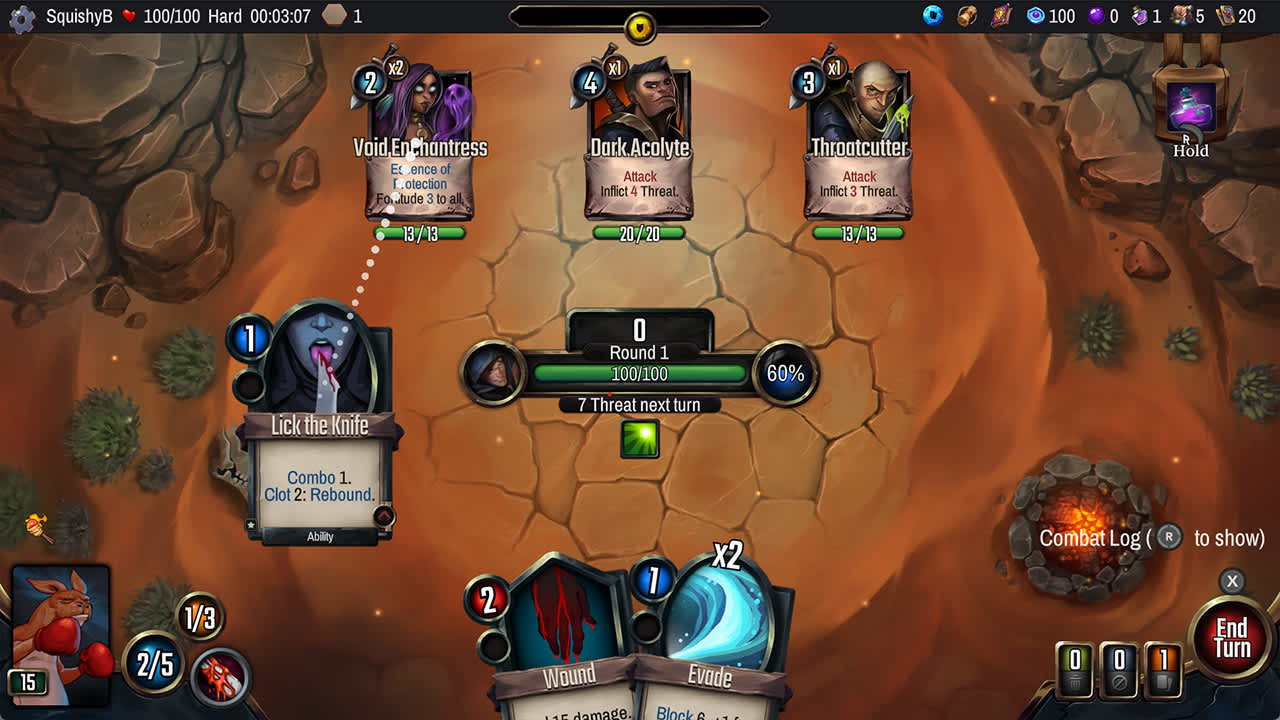1280x720 pixels.
Task: View the blue exhausted cards pile
Action: [x=1119, y=667]
